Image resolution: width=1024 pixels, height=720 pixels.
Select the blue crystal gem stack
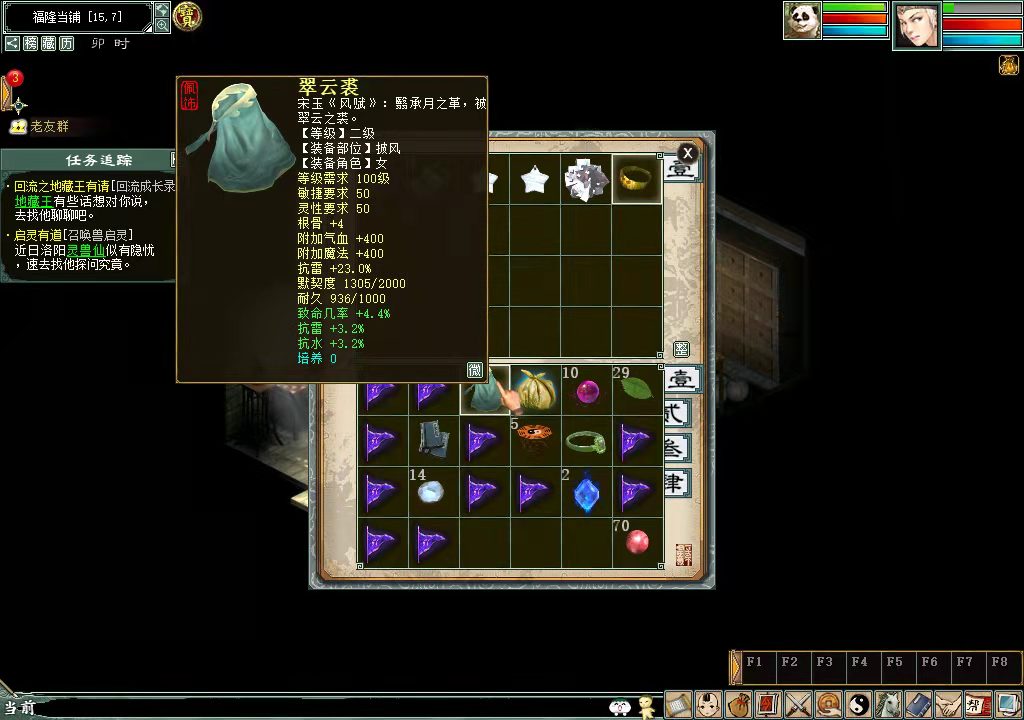click(x=586, y=493)
